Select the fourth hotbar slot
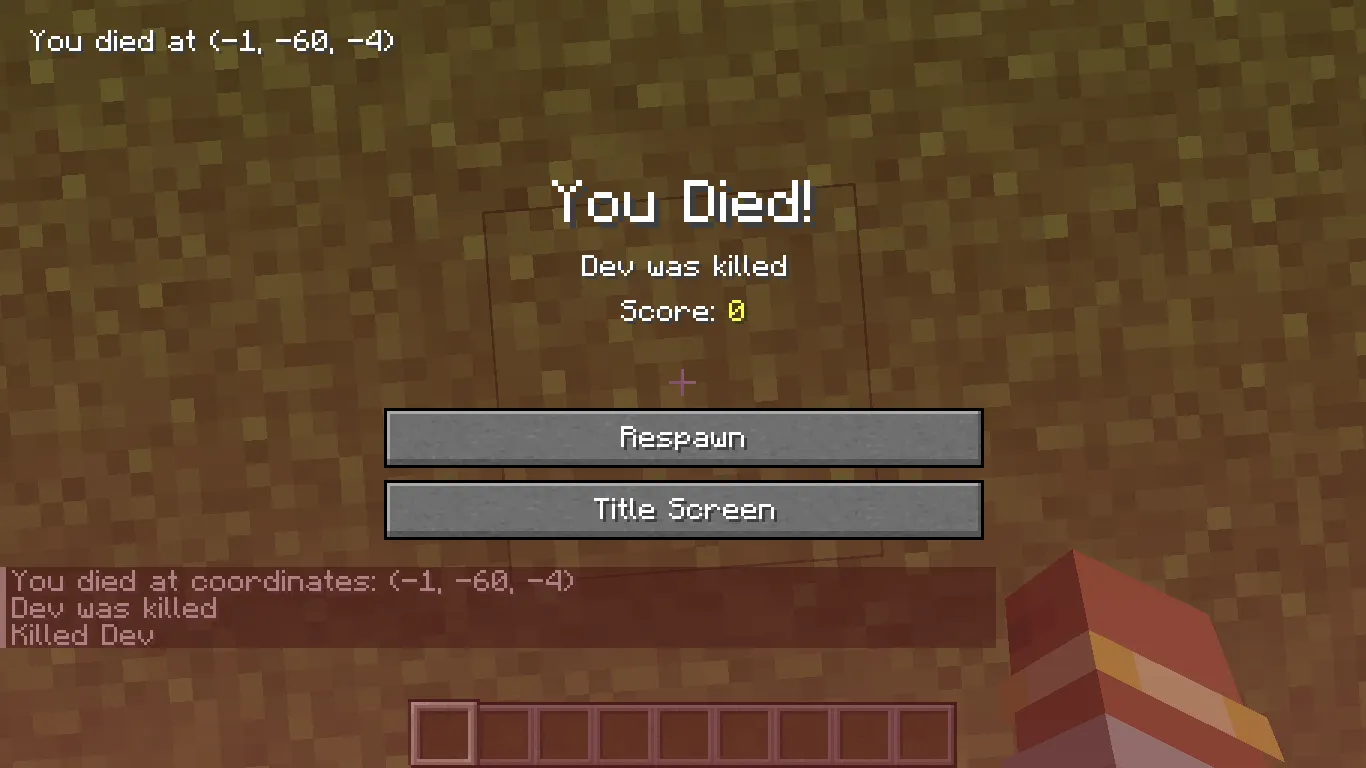 [622, 732]
